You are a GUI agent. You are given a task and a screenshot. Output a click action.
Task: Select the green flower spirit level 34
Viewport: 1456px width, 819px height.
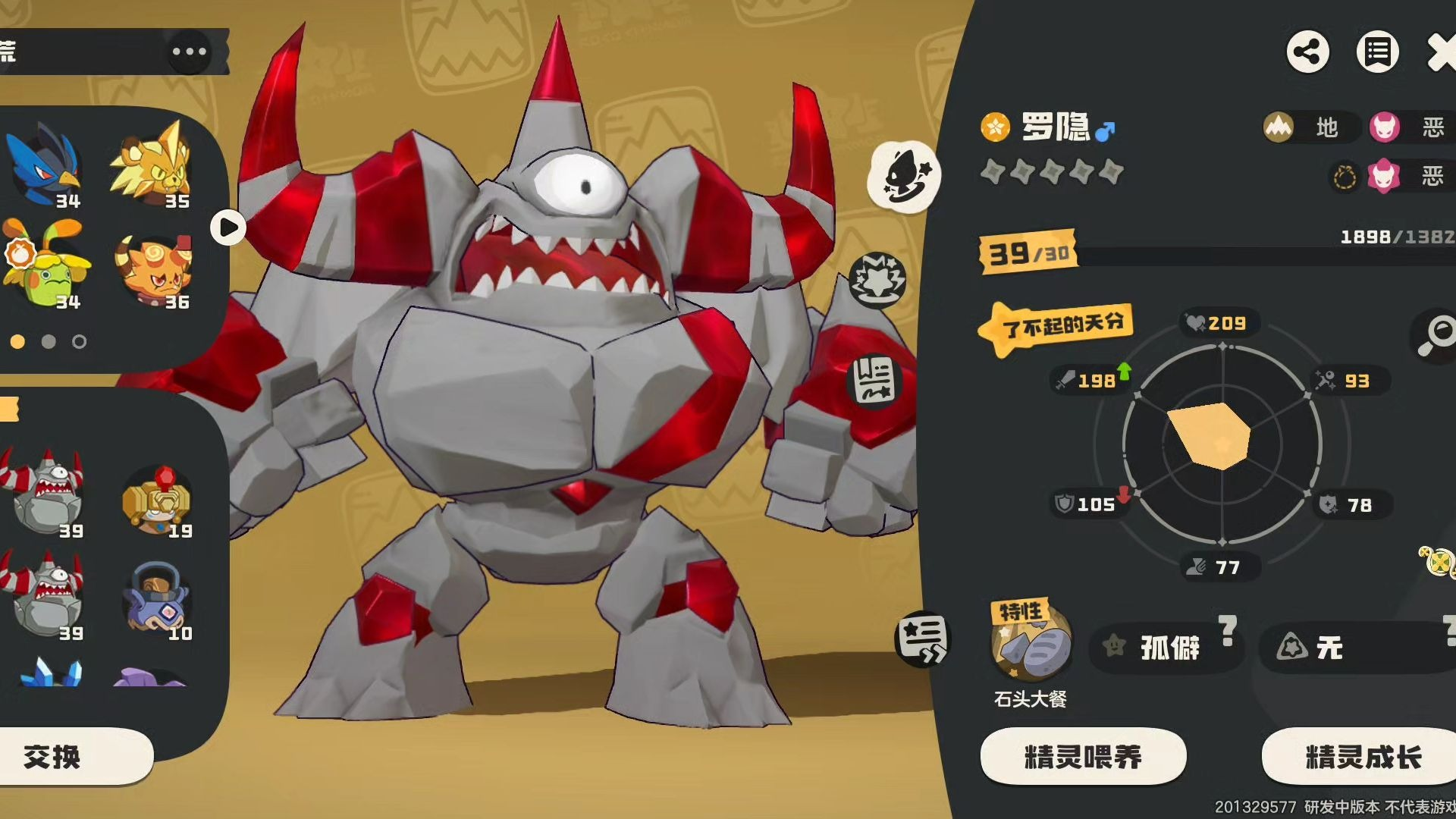click(45, 265)
